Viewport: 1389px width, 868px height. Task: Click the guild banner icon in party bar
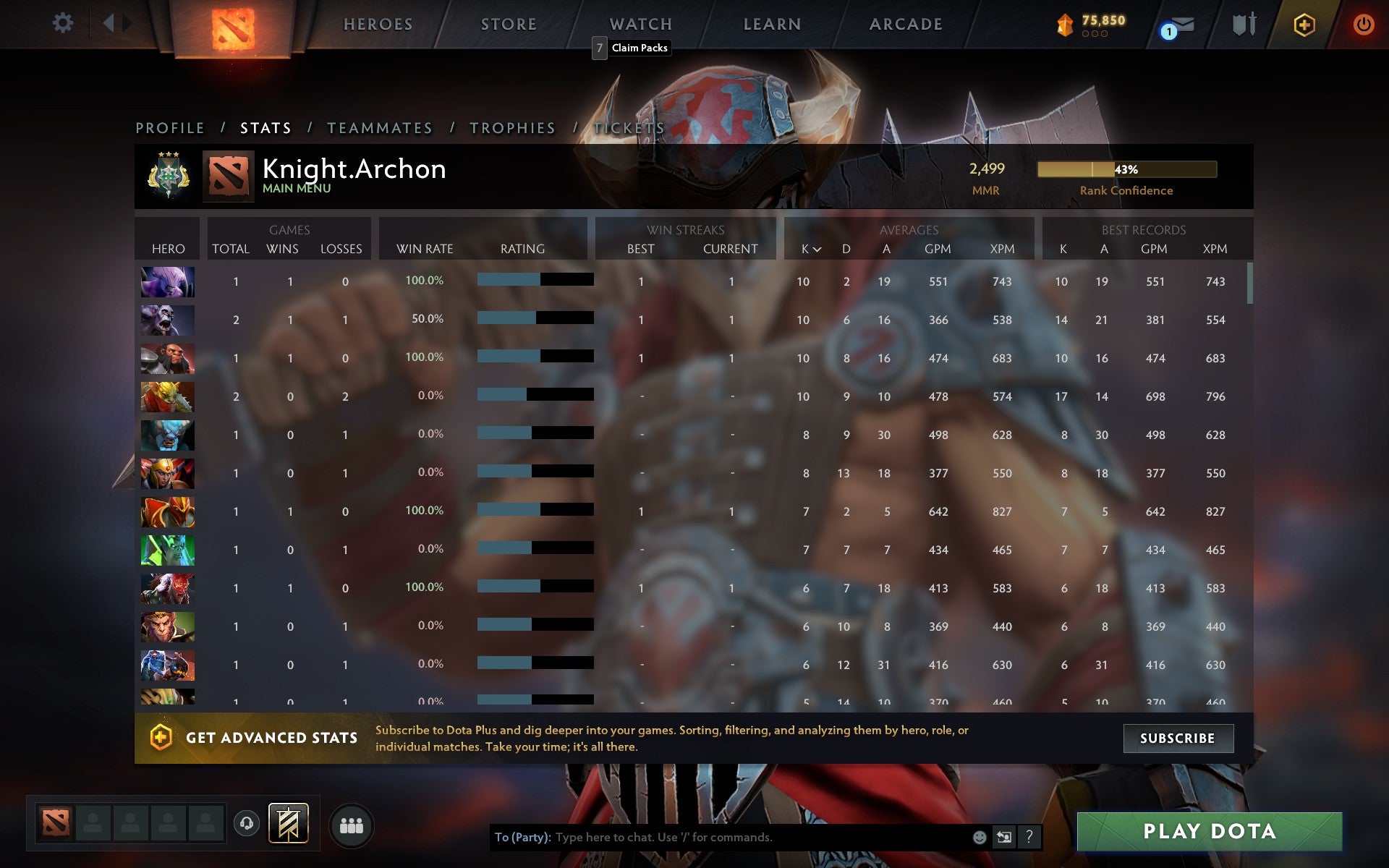click(286, 823)
